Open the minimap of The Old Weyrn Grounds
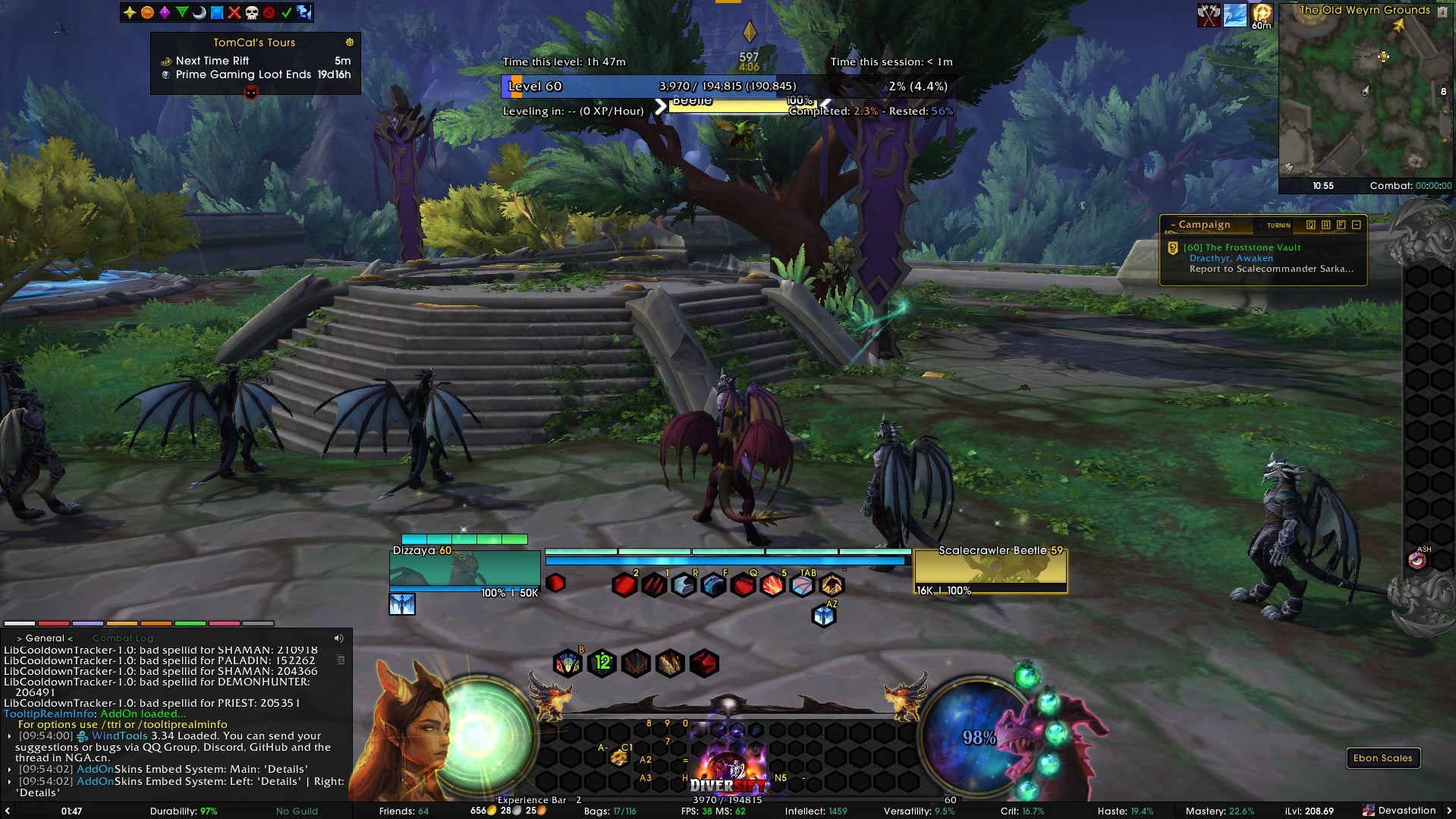The width and height of the screenshot is (1456, 819). [x=1364, y=99]
